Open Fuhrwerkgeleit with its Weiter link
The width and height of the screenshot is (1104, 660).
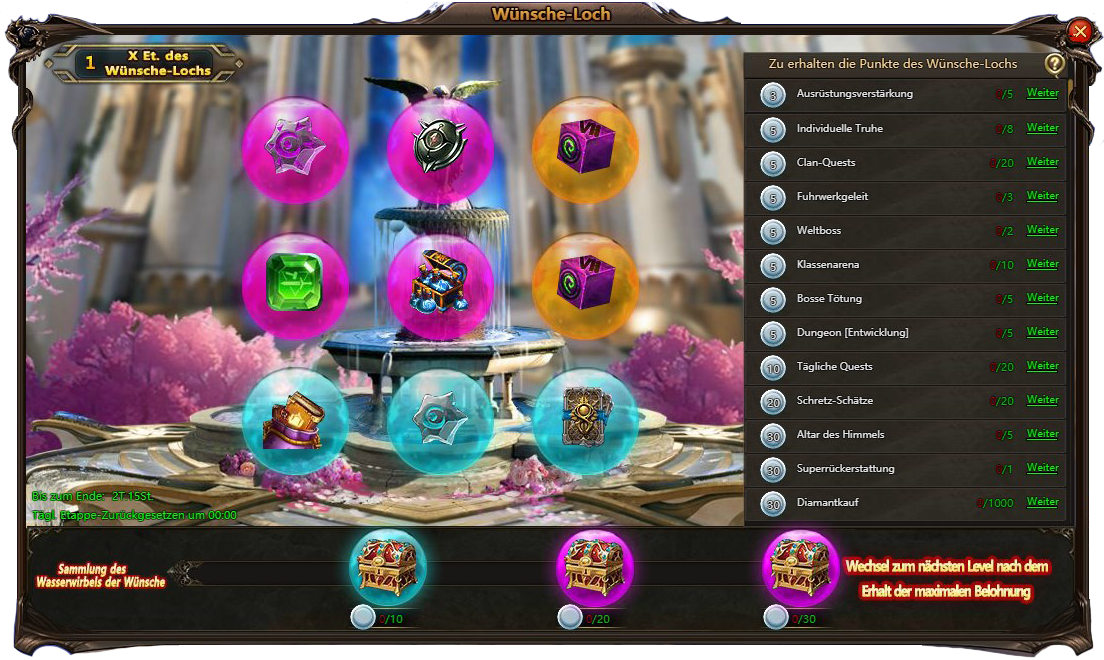point(1042,196)
